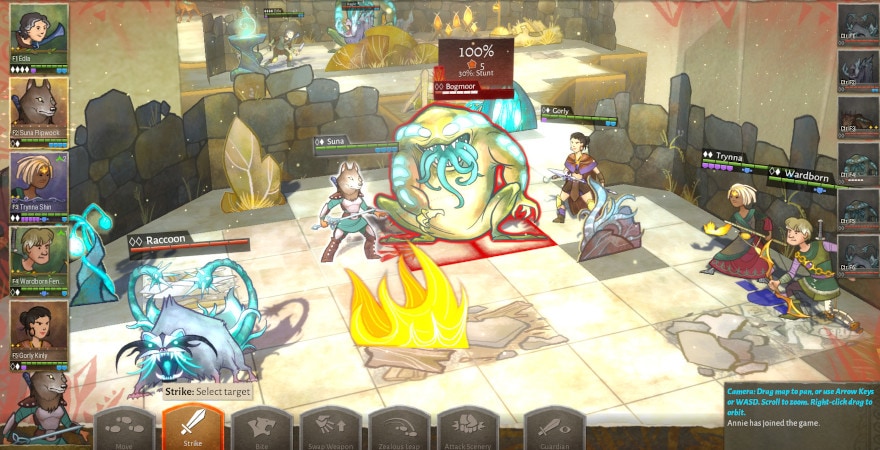Choose the Strike sword action

tap(193, 428)
